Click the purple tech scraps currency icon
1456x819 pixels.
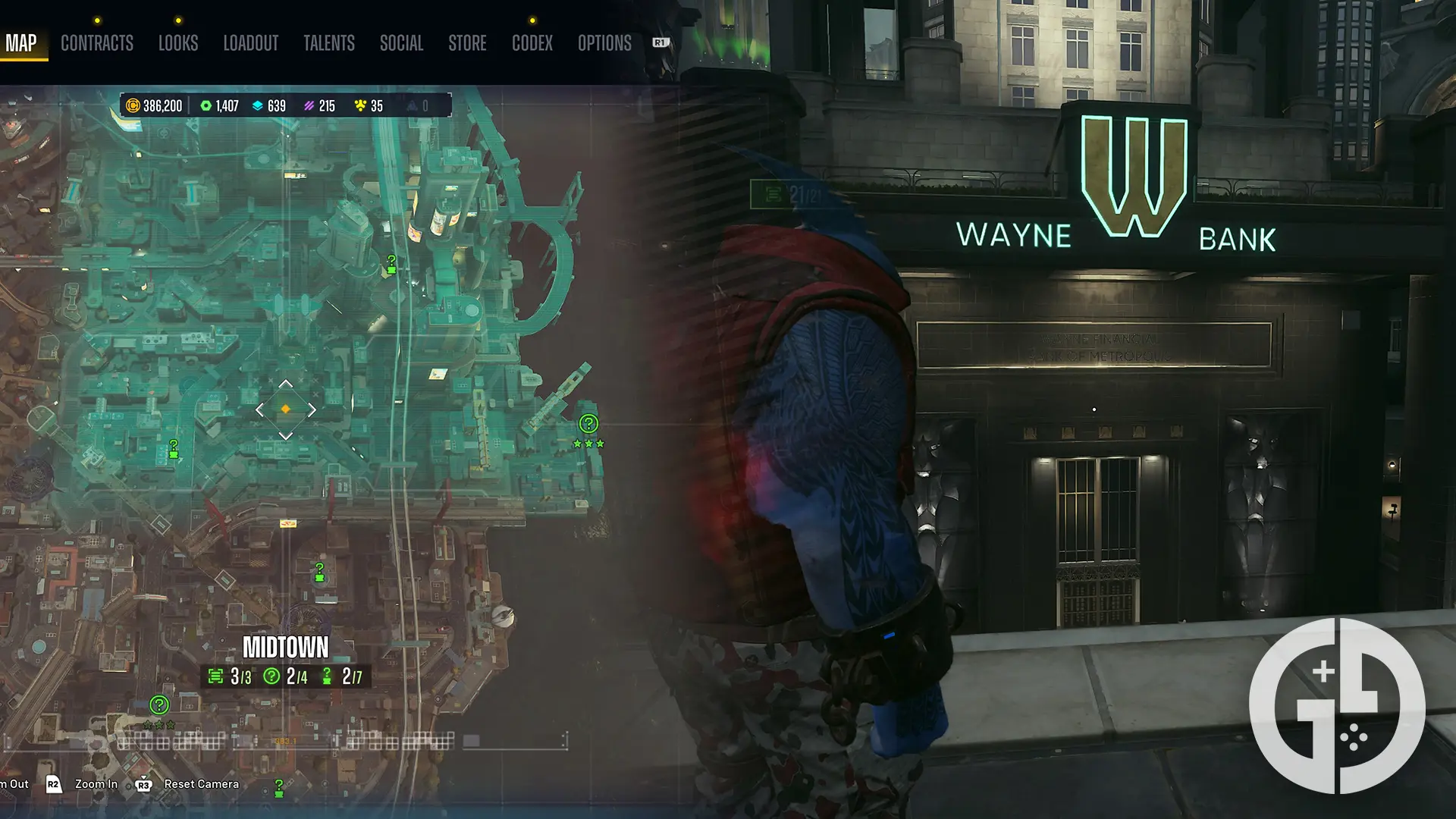point(309,106)
